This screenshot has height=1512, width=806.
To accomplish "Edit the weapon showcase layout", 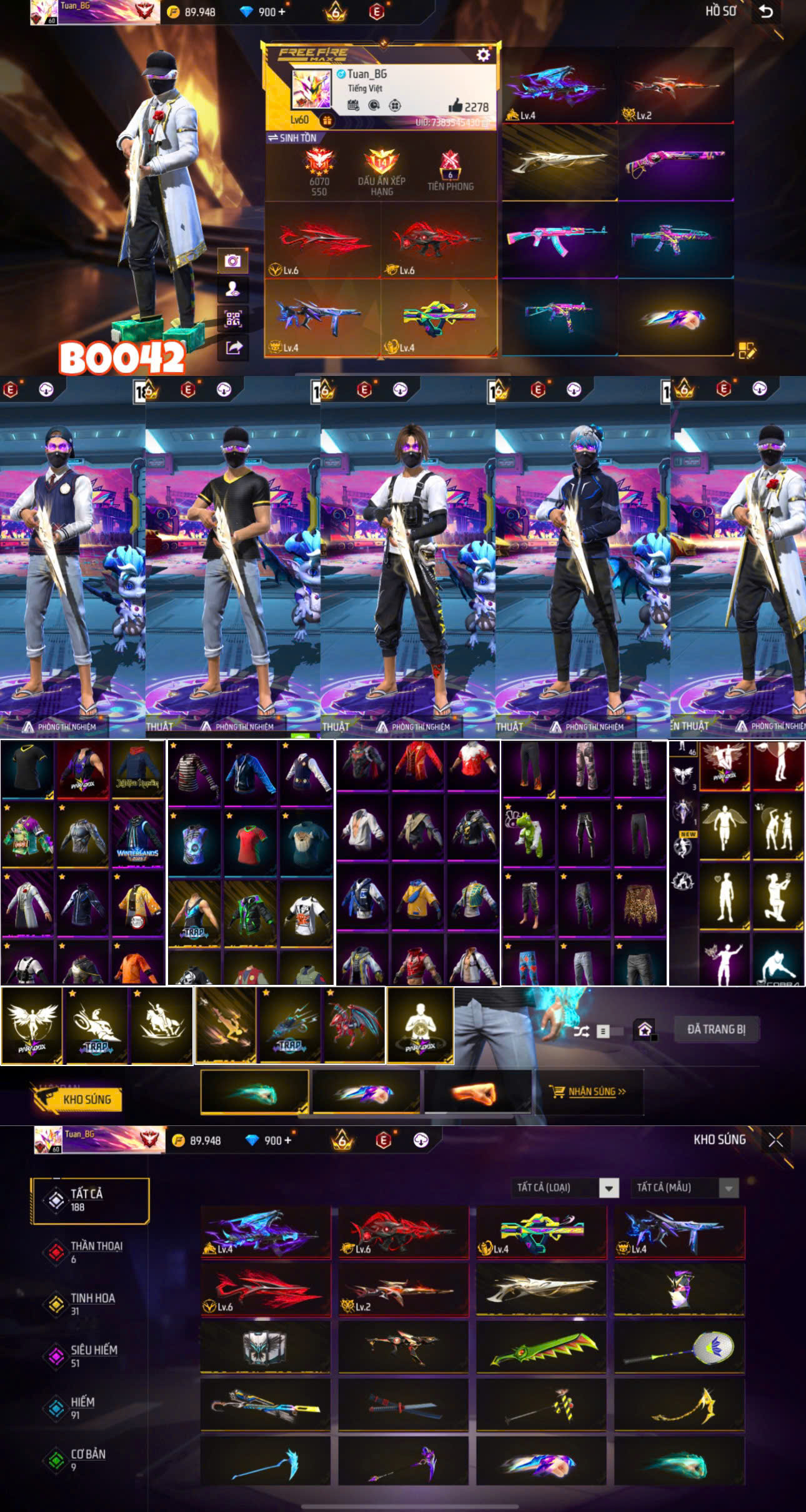I will coord(747,351).
